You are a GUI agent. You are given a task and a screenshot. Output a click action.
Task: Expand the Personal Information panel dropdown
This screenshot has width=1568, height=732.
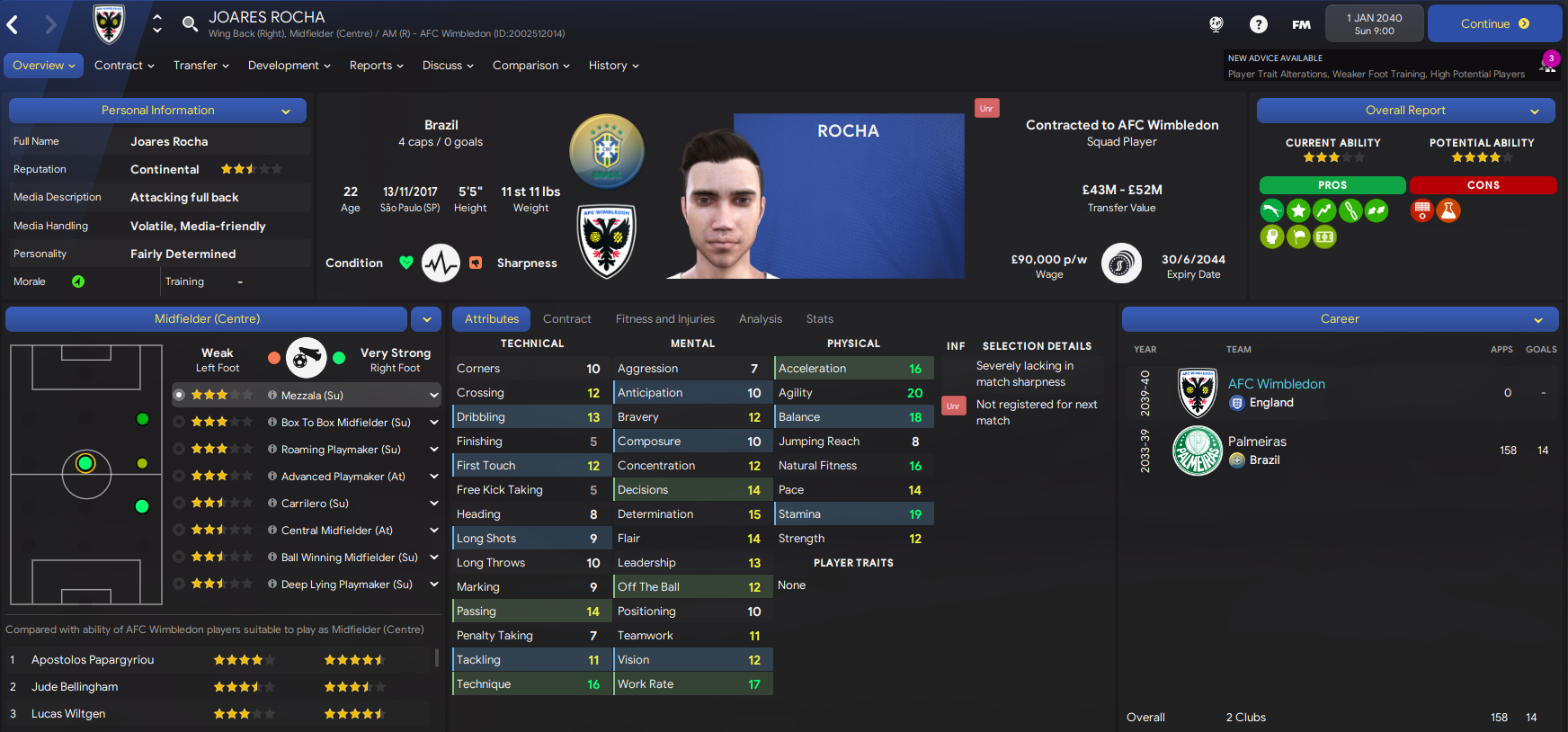pos(286,112)
